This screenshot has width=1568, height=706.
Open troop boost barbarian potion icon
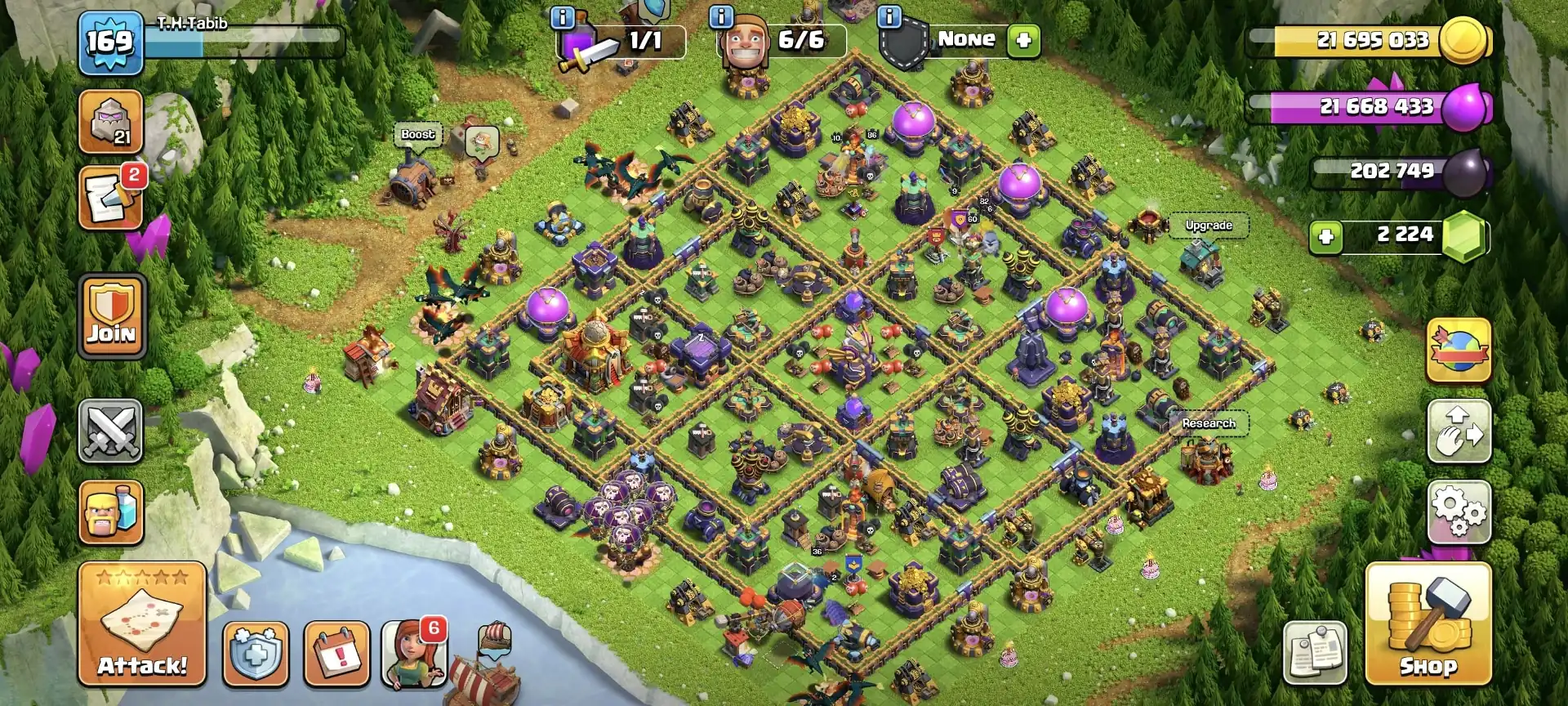click(x=110, y=512)
